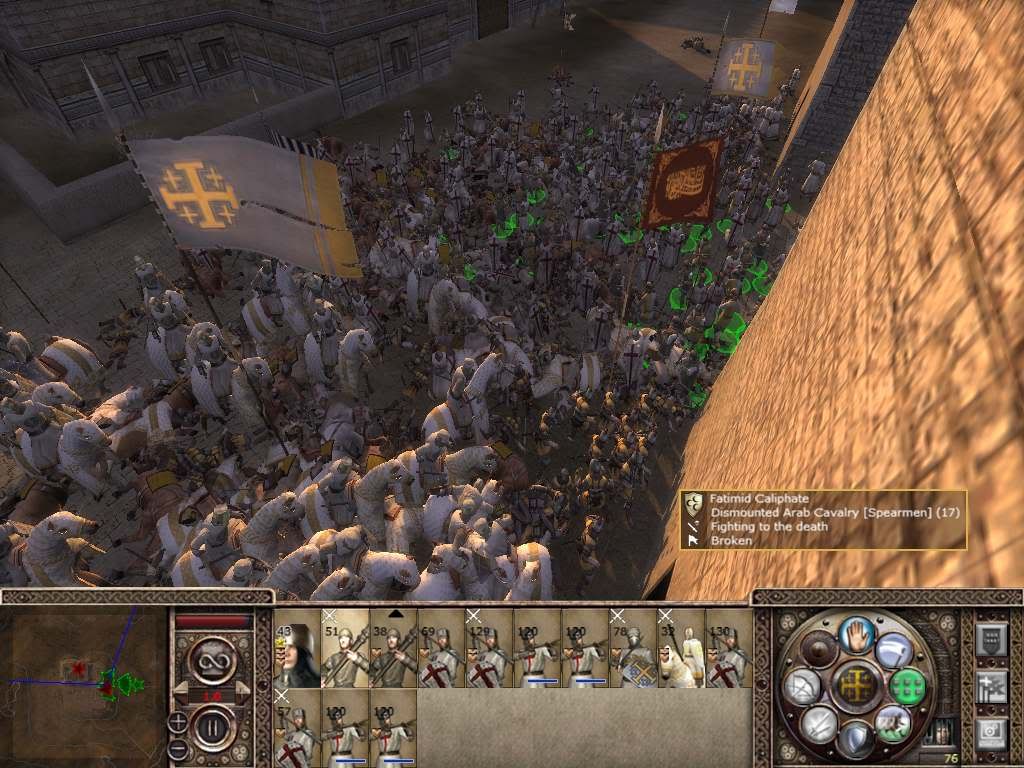
Task: Activate the green formation grid button
Action: (907, 686)
